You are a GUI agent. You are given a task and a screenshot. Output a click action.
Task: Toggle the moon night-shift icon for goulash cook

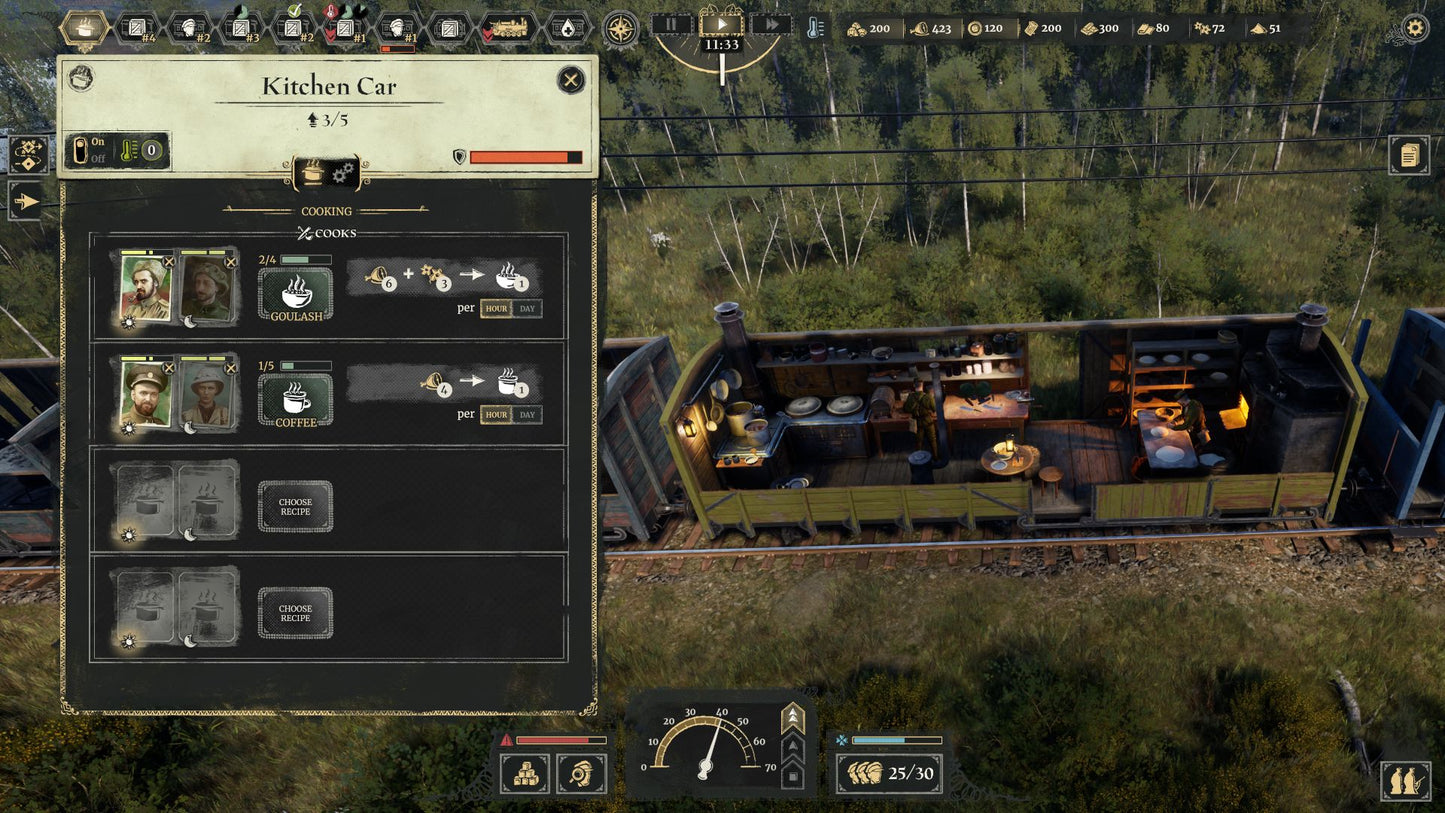pyautogui.click(x=190, y=320)
